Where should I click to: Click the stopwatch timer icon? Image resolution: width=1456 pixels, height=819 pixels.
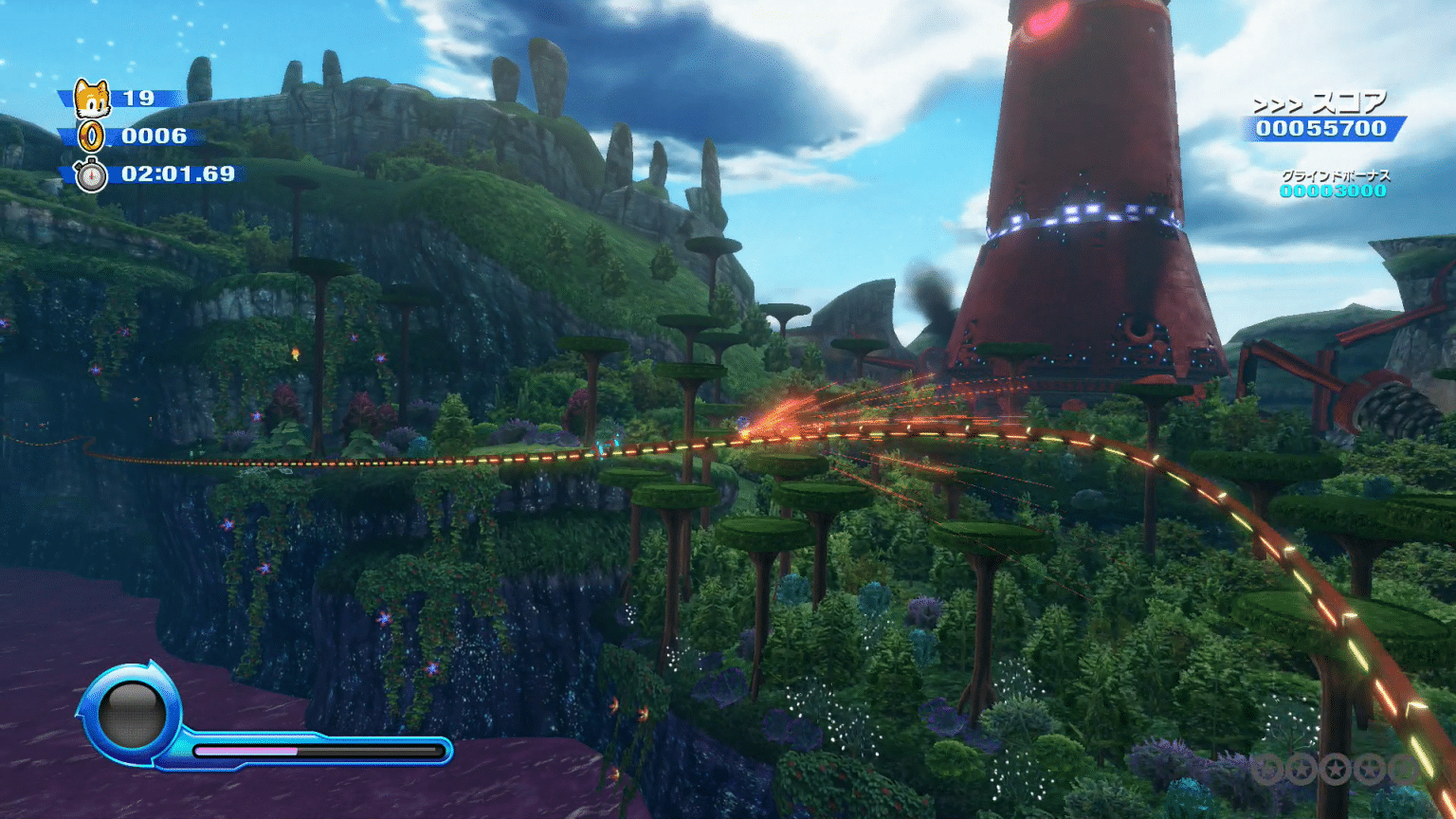[91, 175]
